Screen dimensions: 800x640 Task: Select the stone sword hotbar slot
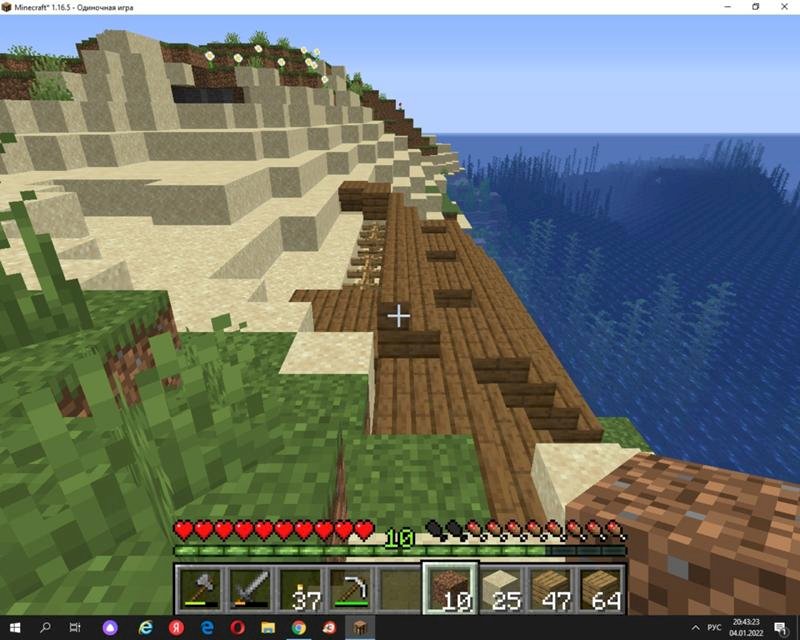(249, 587)
